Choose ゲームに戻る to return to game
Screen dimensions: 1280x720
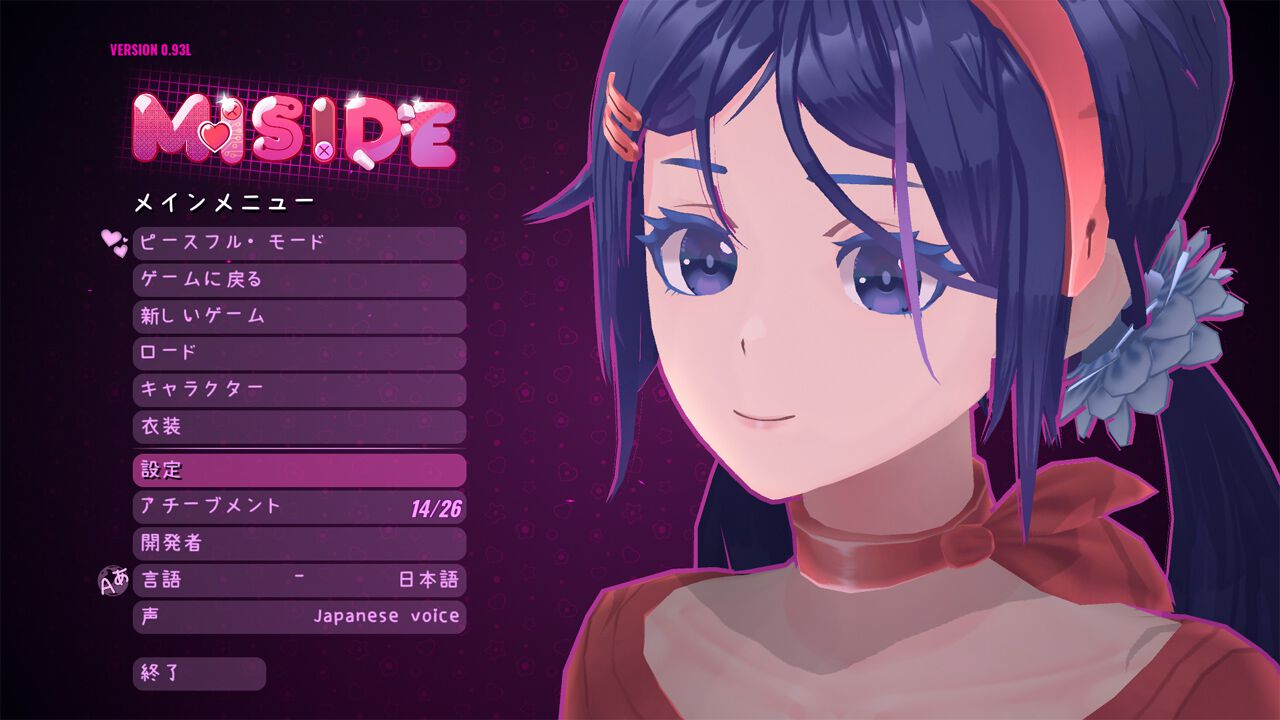point(300,278)
